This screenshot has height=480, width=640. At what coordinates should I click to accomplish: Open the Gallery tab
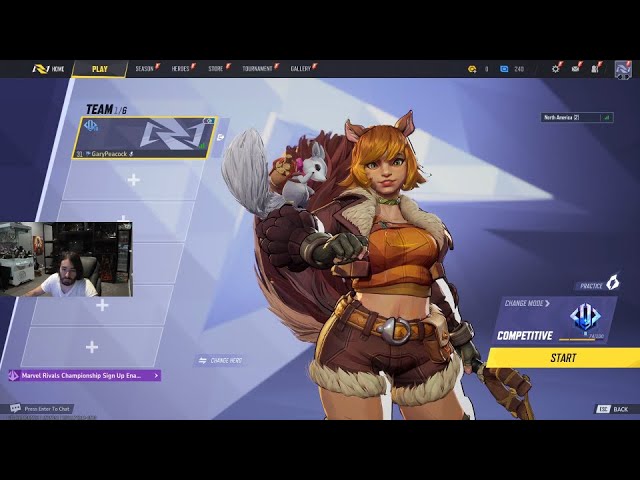click(301, 69)
